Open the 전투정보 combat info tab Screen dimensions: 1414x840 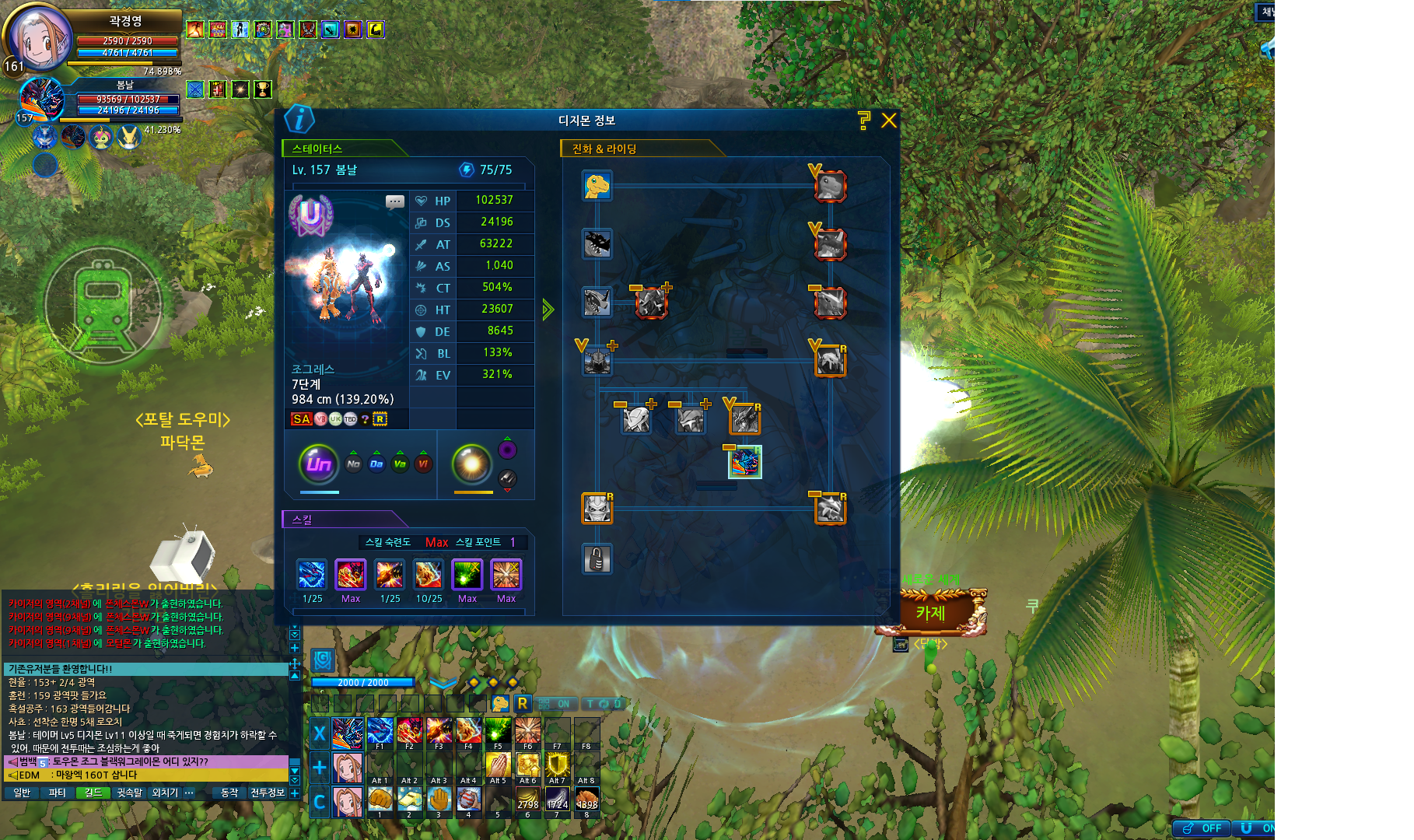coord(267,793)
